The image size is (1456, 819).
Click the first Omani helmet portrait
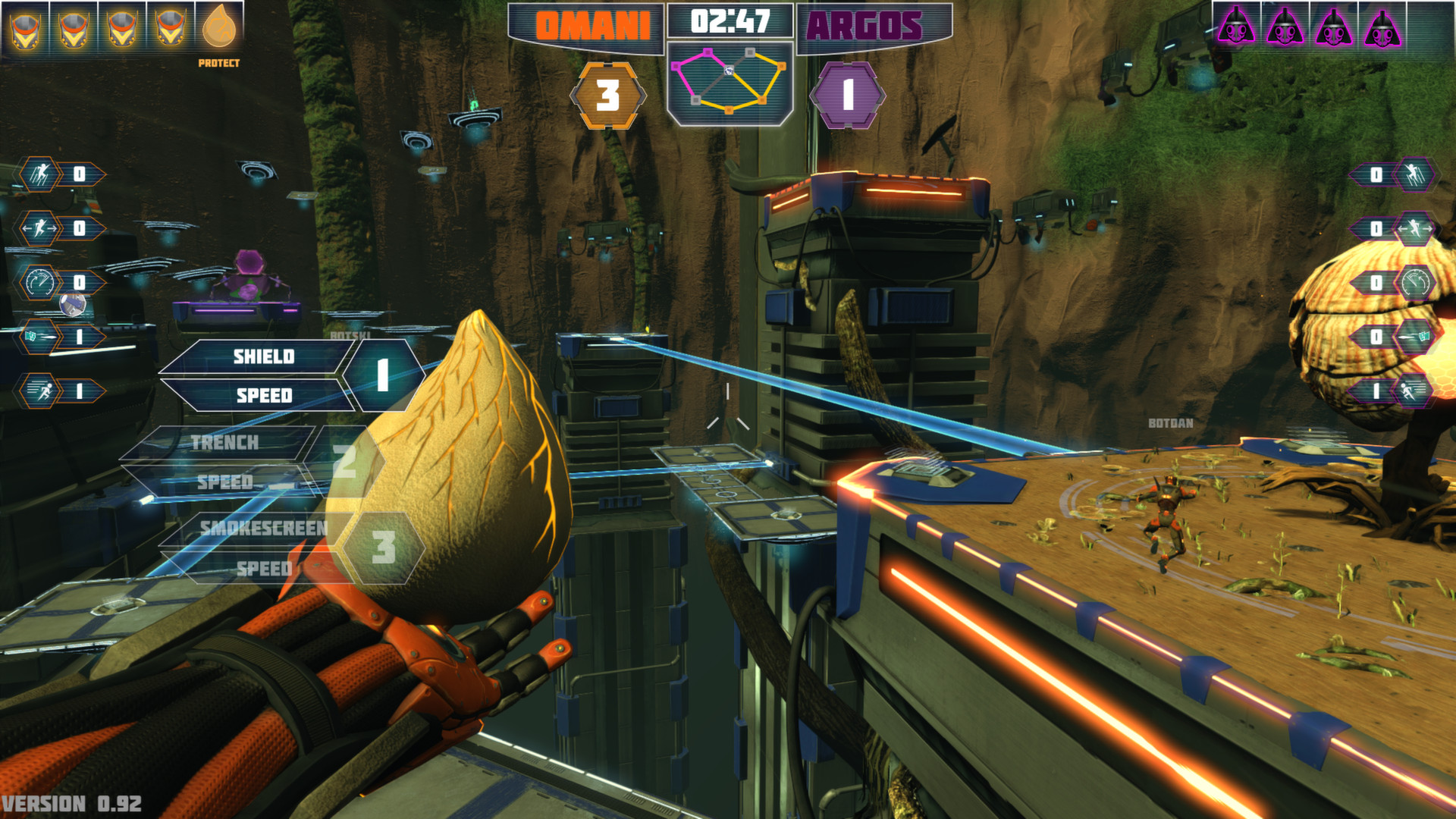[x=25, y=30]
